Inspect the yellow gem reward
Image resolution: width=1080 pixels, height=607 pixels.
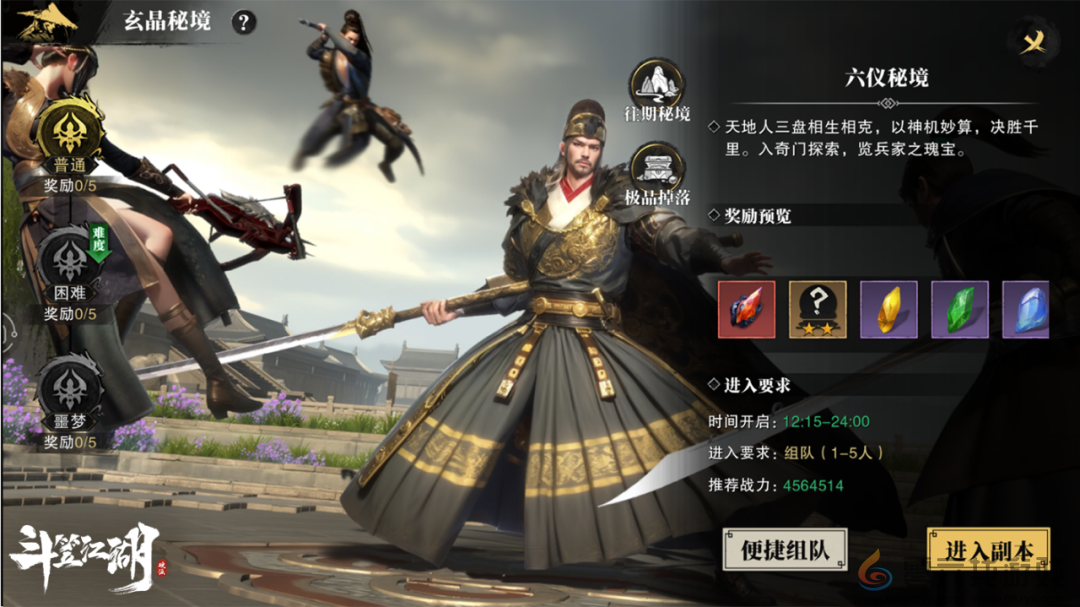tap(888, 309)
